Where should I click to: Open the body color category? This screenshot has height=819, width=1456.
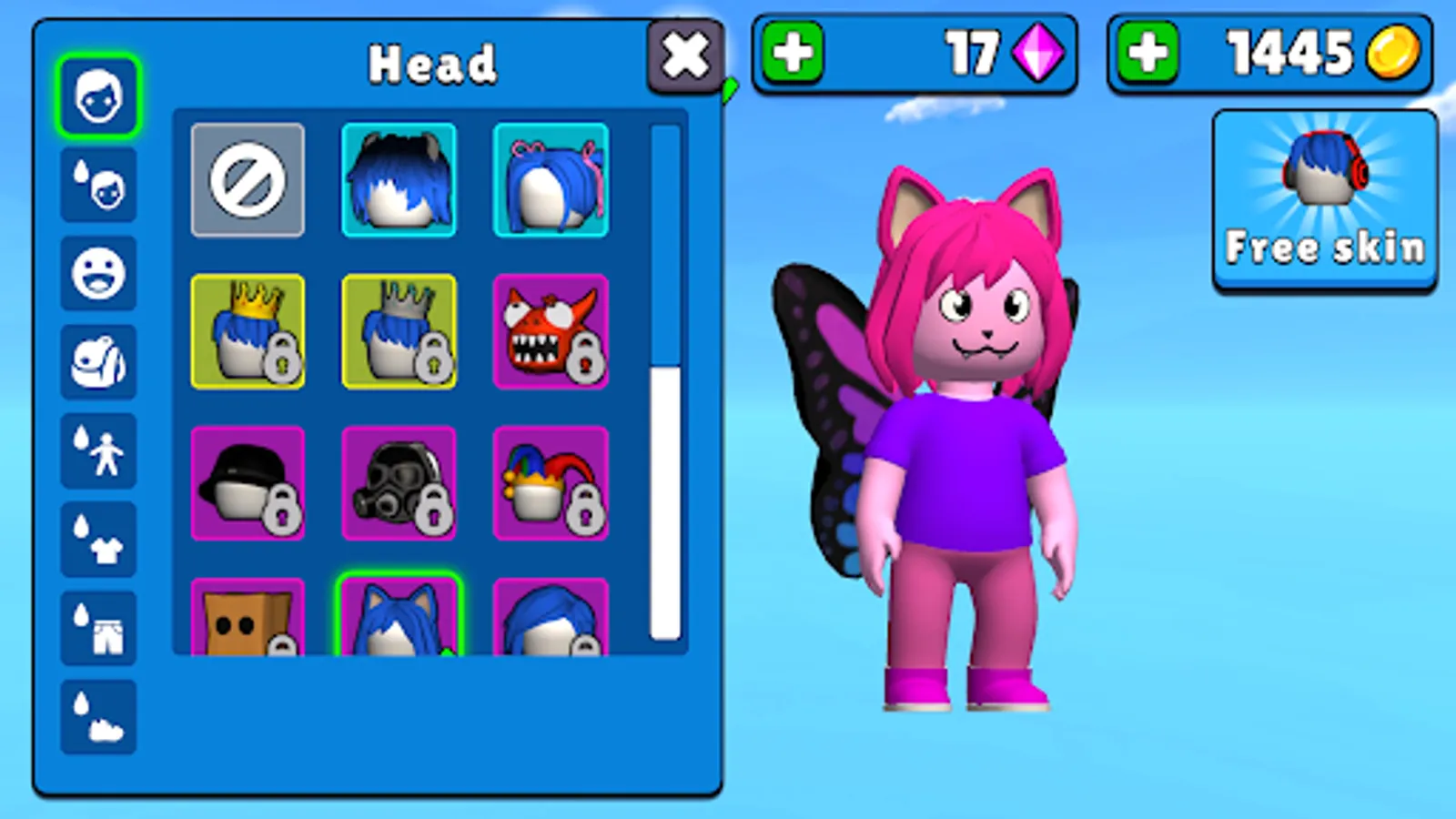click(x=97, y=452)
